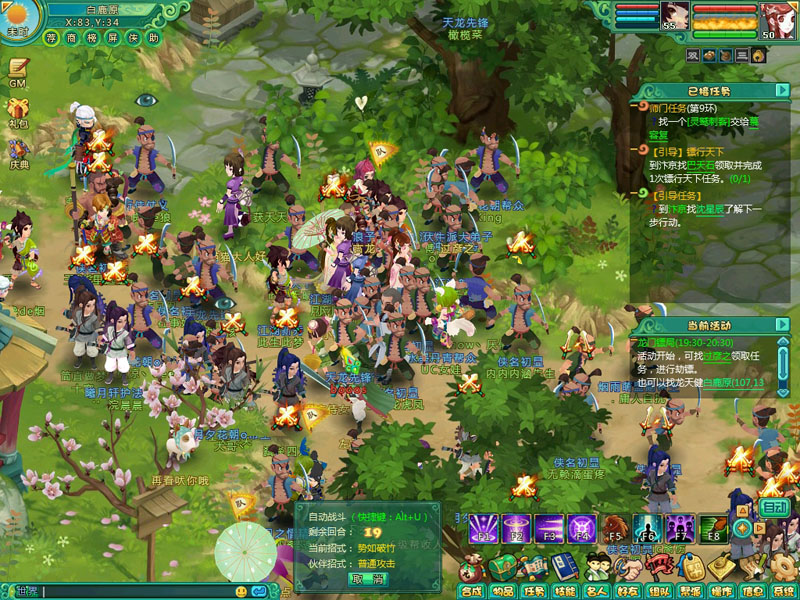Image resolution: width=800 pixels, height=600 pixels.
Task: Click the 商 shop round button
Action: (70, 38)
